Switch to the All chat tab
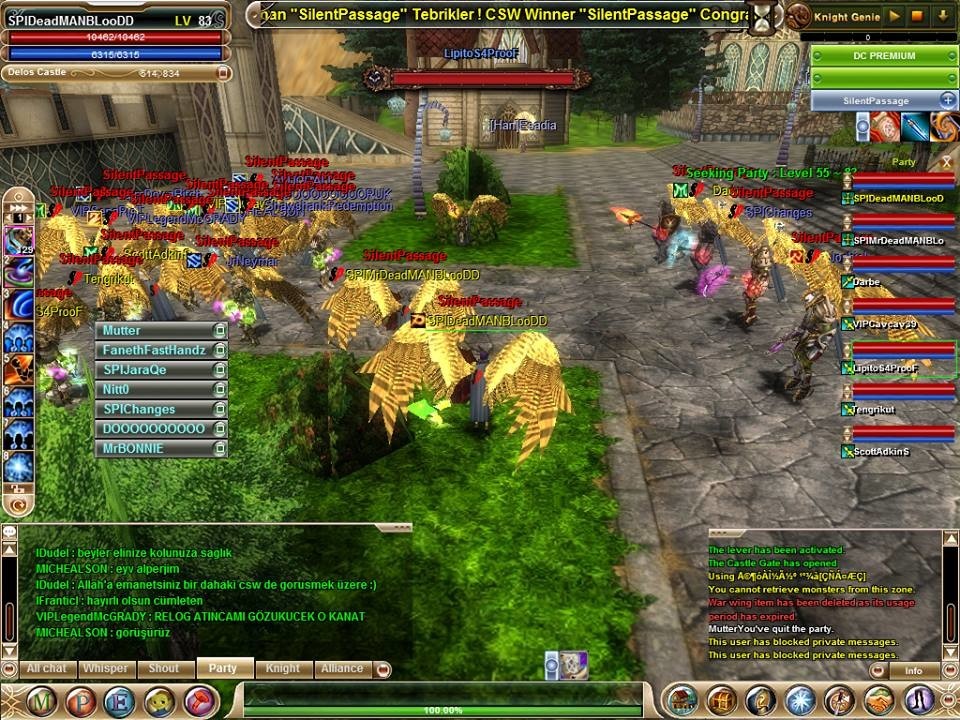 click(x=47, y=668)
